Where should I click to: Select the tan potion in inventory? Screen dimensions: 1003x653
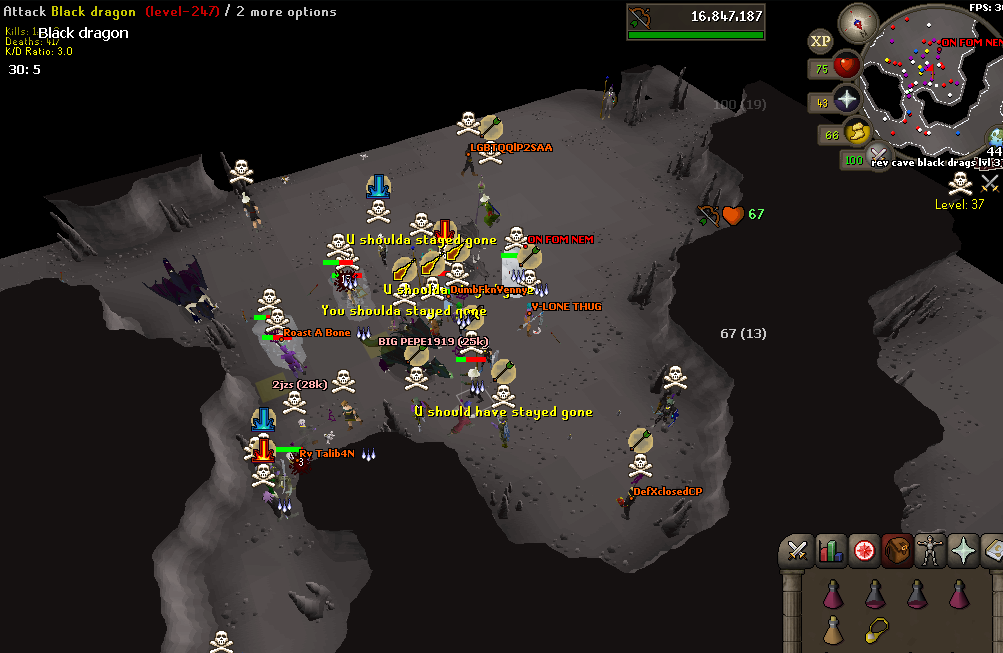832,631
